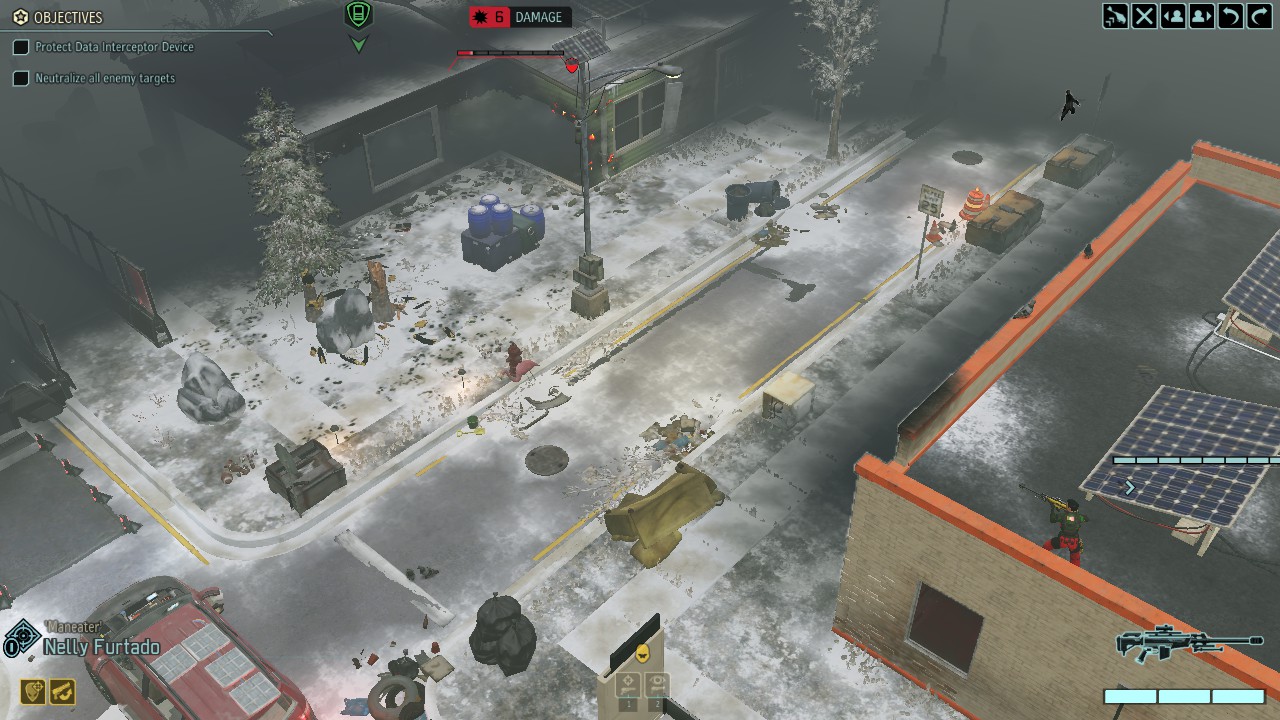Toggle the Protect Data Interceptor Device objective
The height and width of the screenshot is (720, 1280).
[x=21, y=47]
